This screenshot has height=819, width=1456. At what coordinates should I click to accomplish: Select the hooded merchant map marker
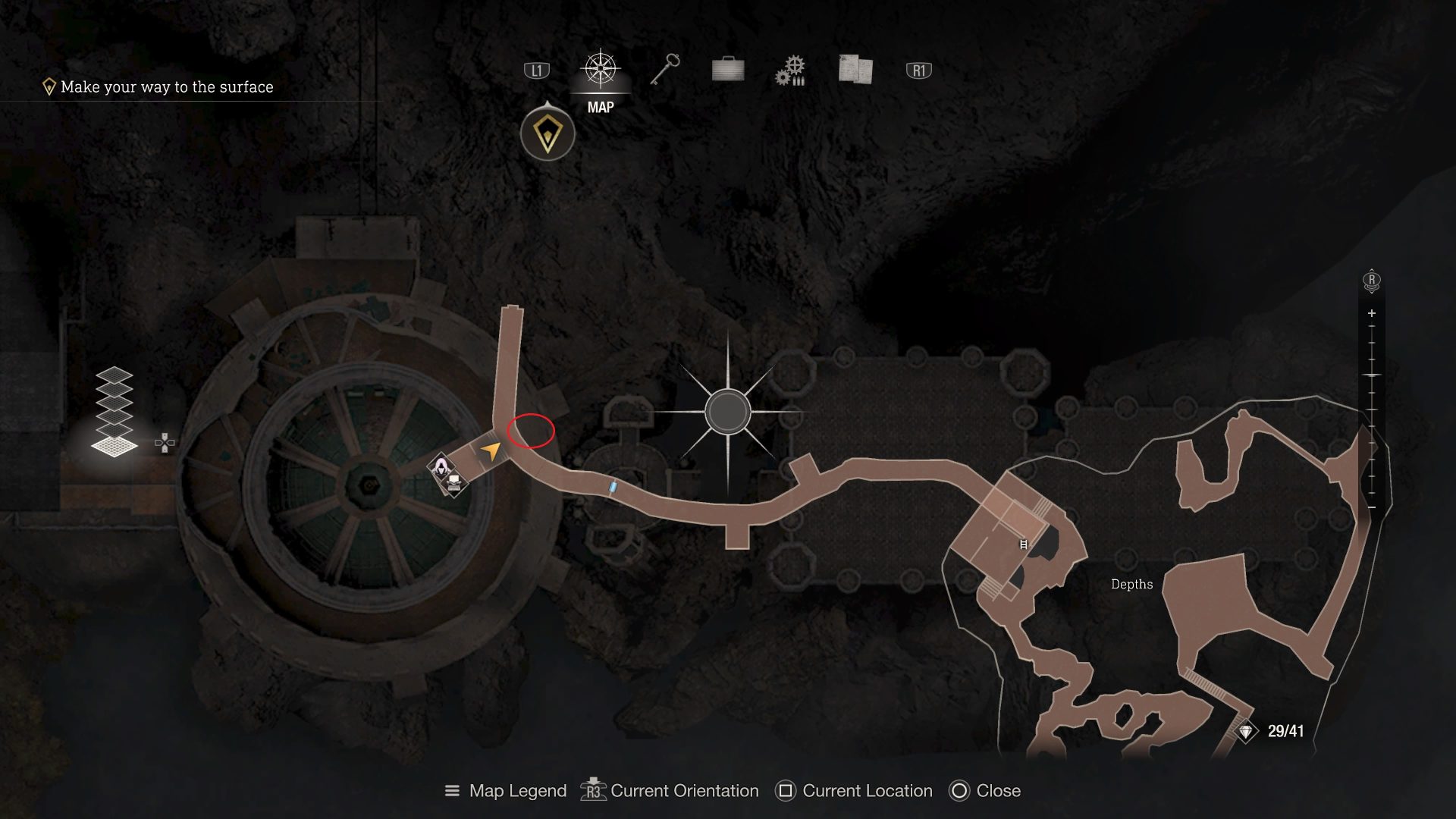(x=441, y=466)
